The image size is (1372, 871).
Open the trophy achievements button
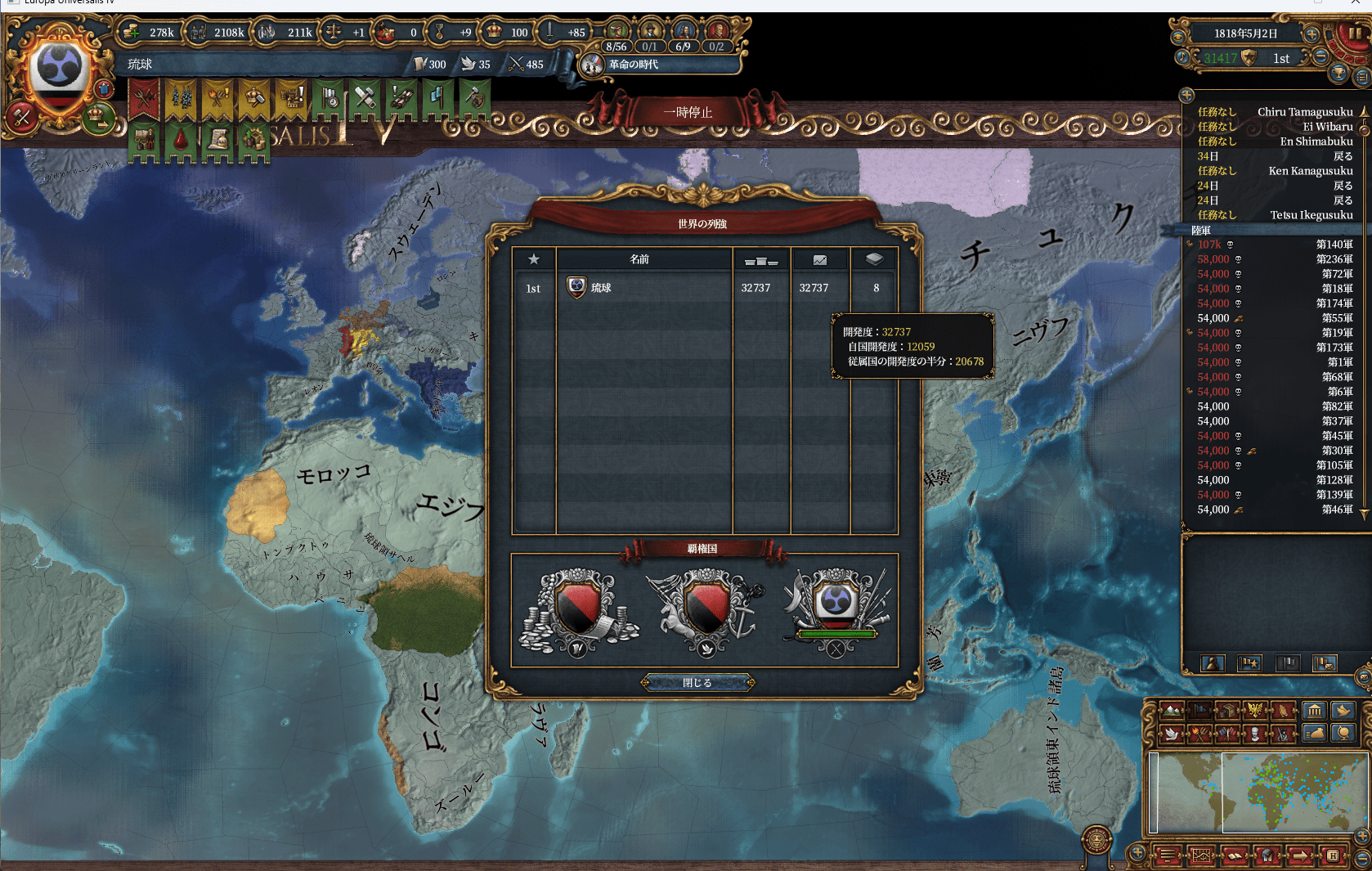(x=1338, y=74)
